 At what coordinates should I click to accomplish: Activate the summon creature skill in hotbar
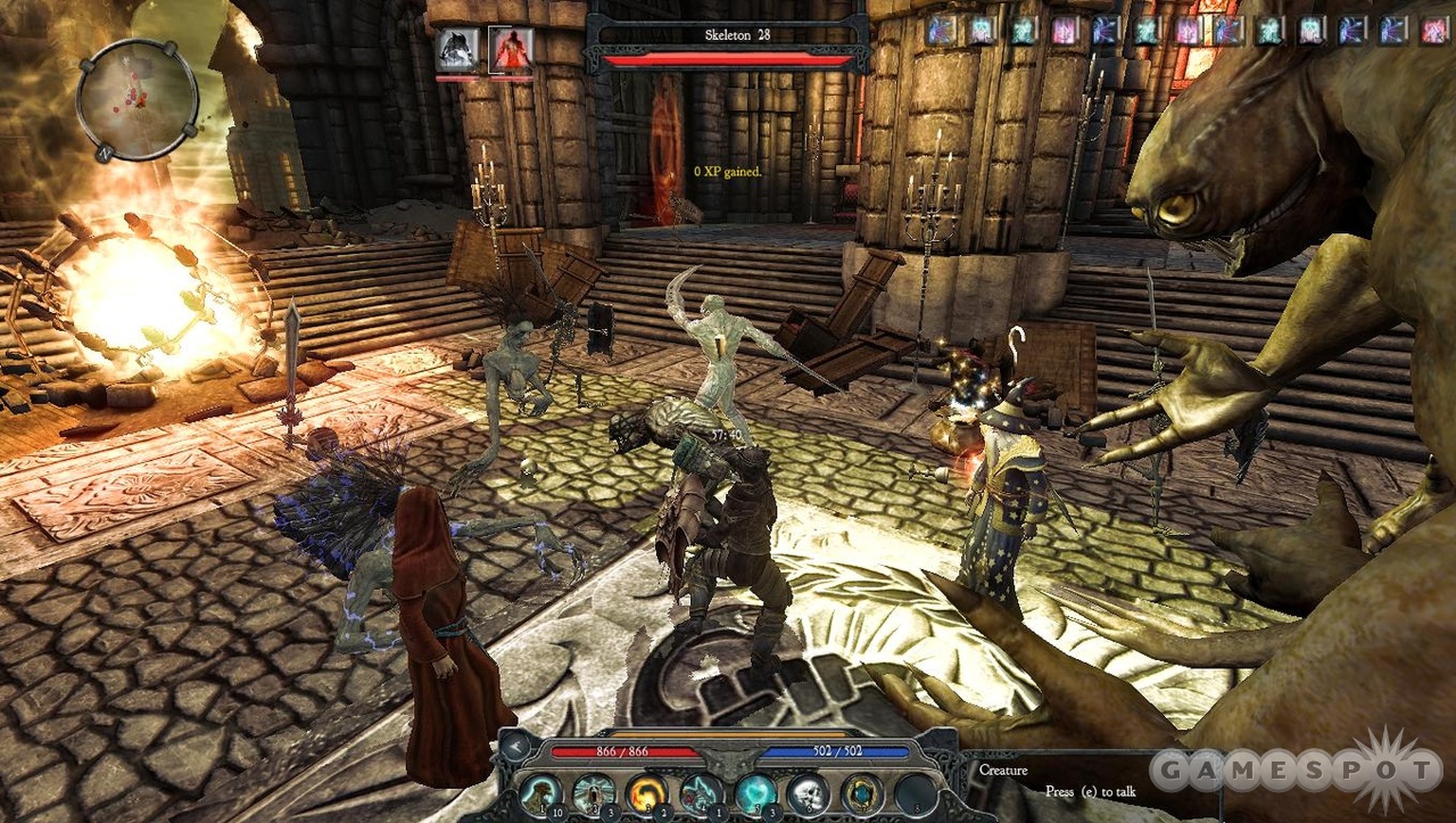pyautogui.click(x=542, y=795)
